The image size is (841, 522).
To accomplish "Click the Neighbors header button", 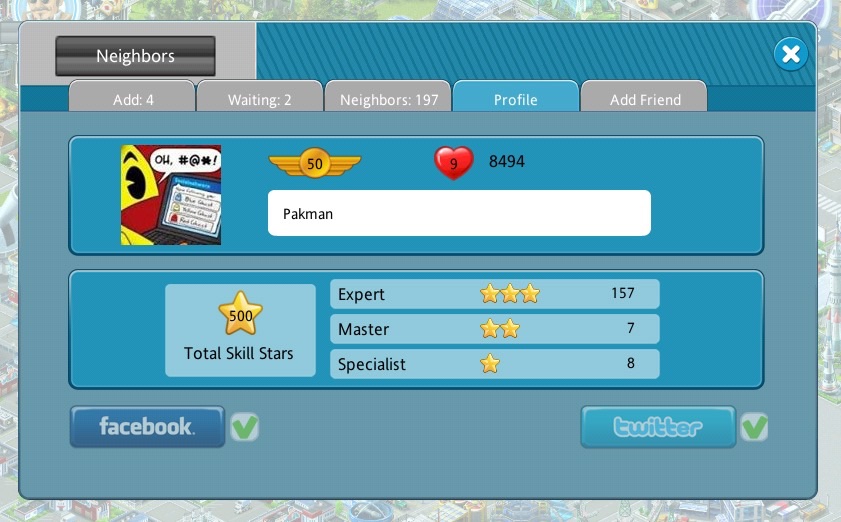I will click(135, 56).
